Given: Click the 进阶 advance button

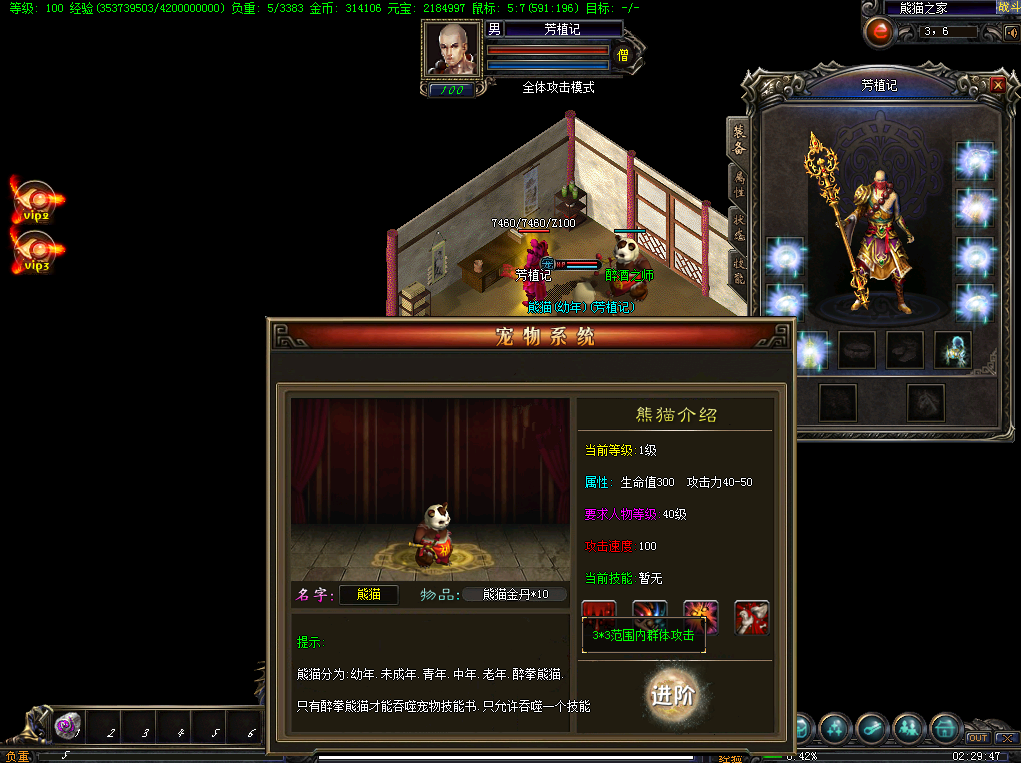Looking at the screenshot, I should point(672,696).
